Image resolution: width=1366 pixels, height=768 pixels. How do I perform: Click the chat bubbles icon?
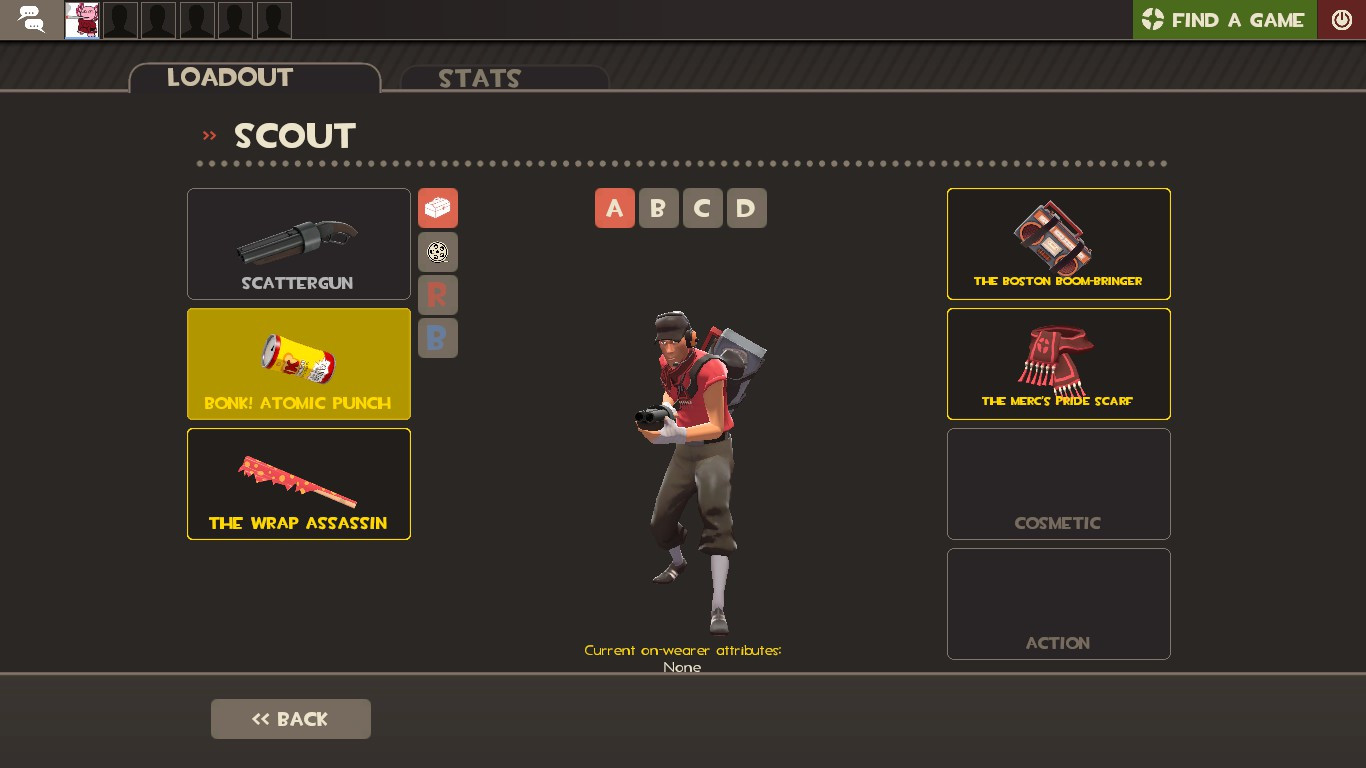[29, 19]
